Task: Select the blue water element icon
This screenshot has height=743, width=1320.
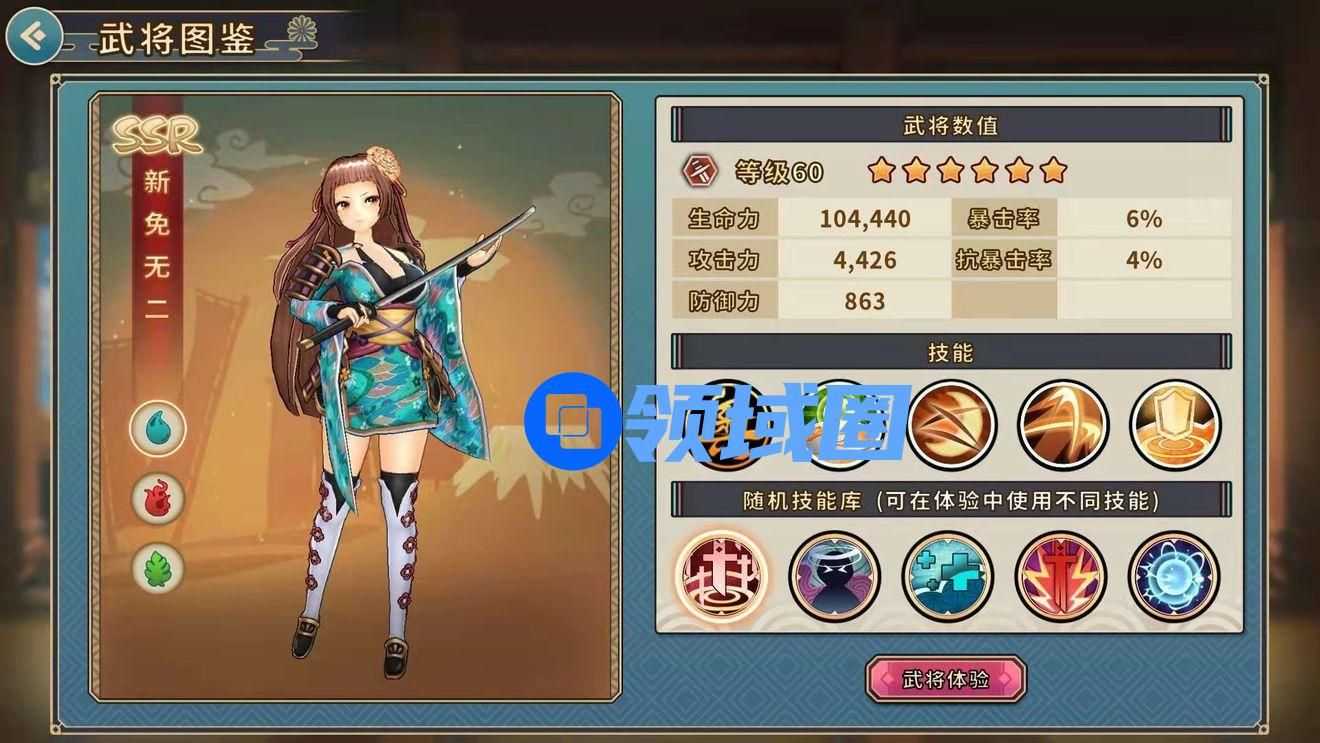Action: [x=158, y=429]
